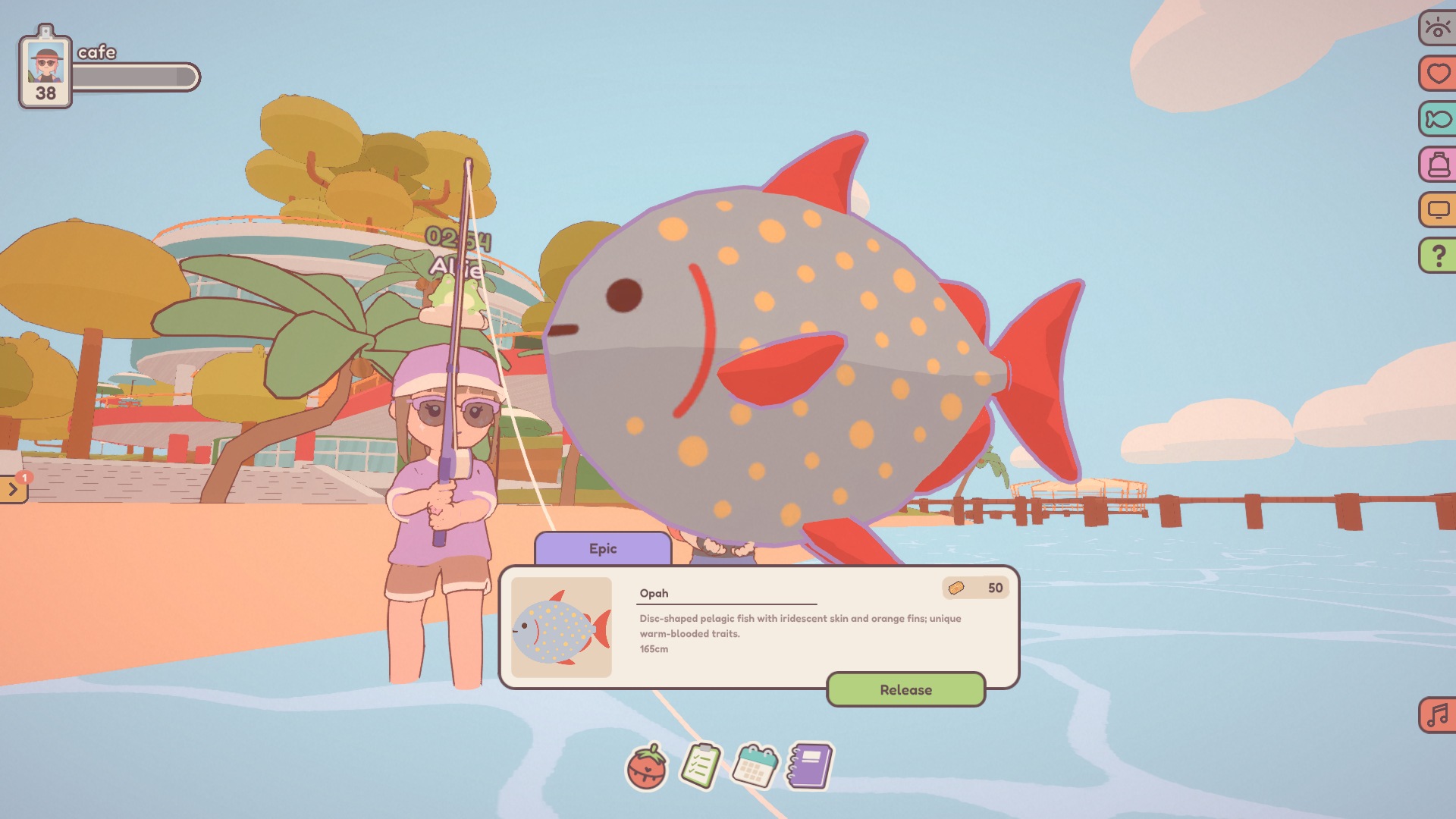Viewport: 1456px width, 819px height.
Task: Open the question mark help button
Action: (x=1437, y=256)
